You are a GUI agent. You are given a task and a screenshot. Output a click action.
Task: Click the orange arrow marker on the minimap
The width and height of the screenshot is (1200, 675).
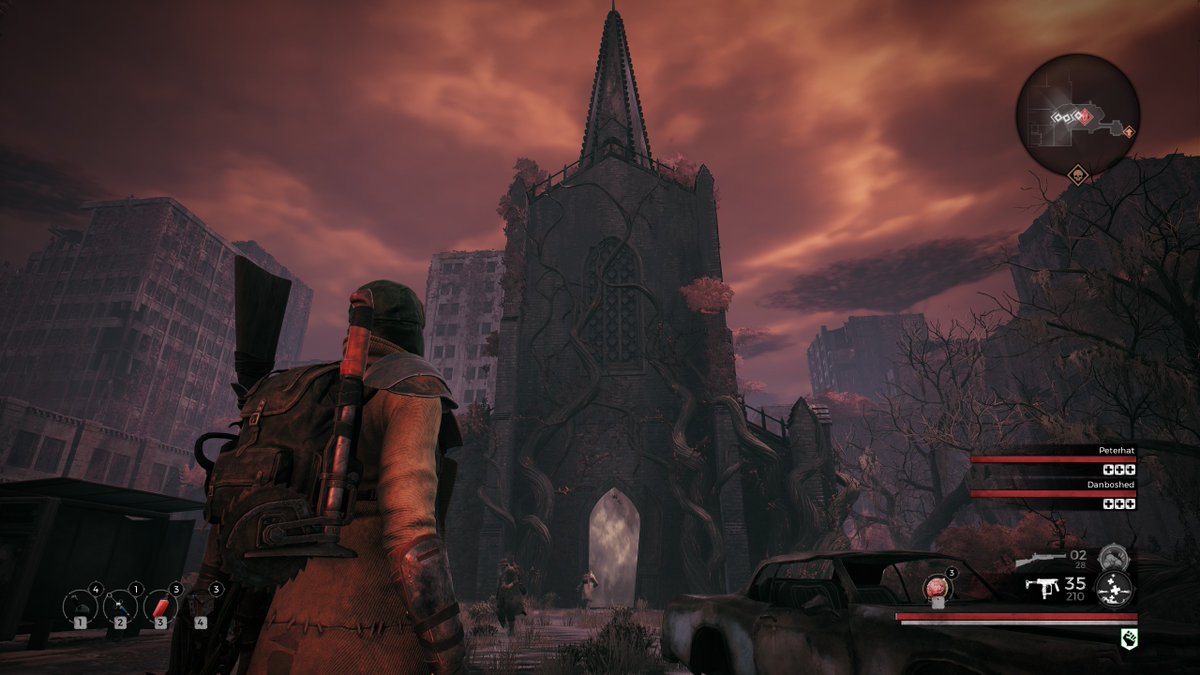(1129, 131)
